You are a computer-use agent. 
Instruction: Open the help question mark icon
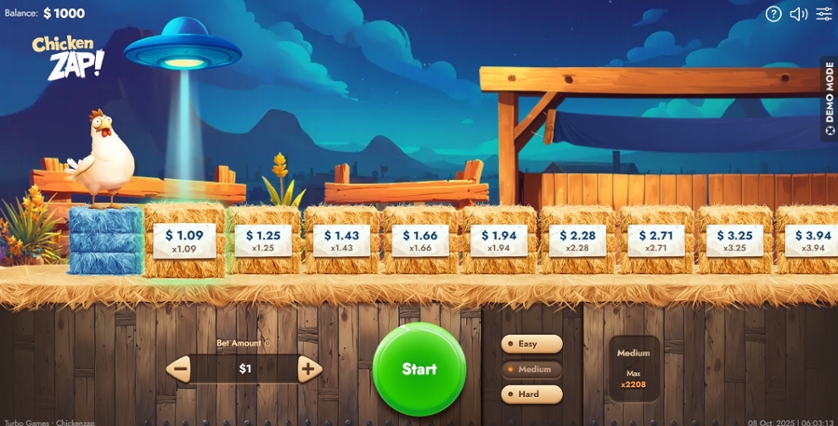tap(773, 14)
